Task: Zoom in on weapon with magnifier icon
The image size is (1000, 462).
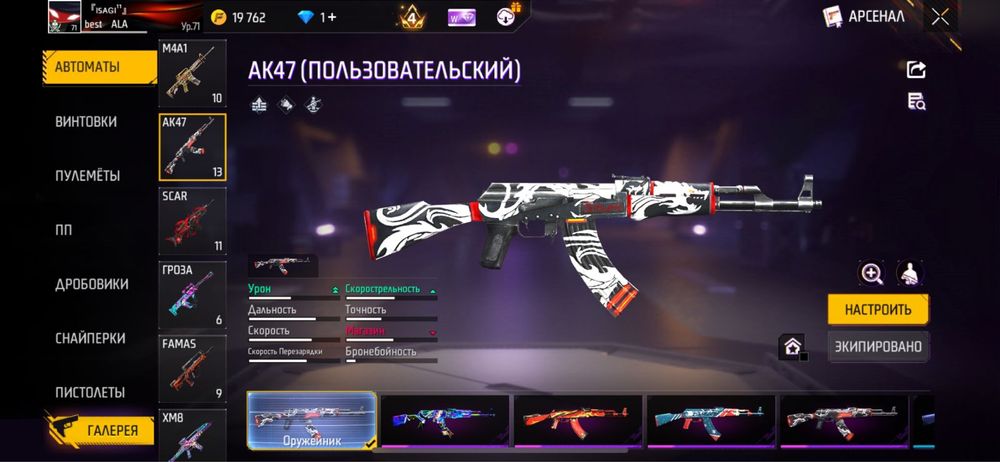Action: (872, 273)
